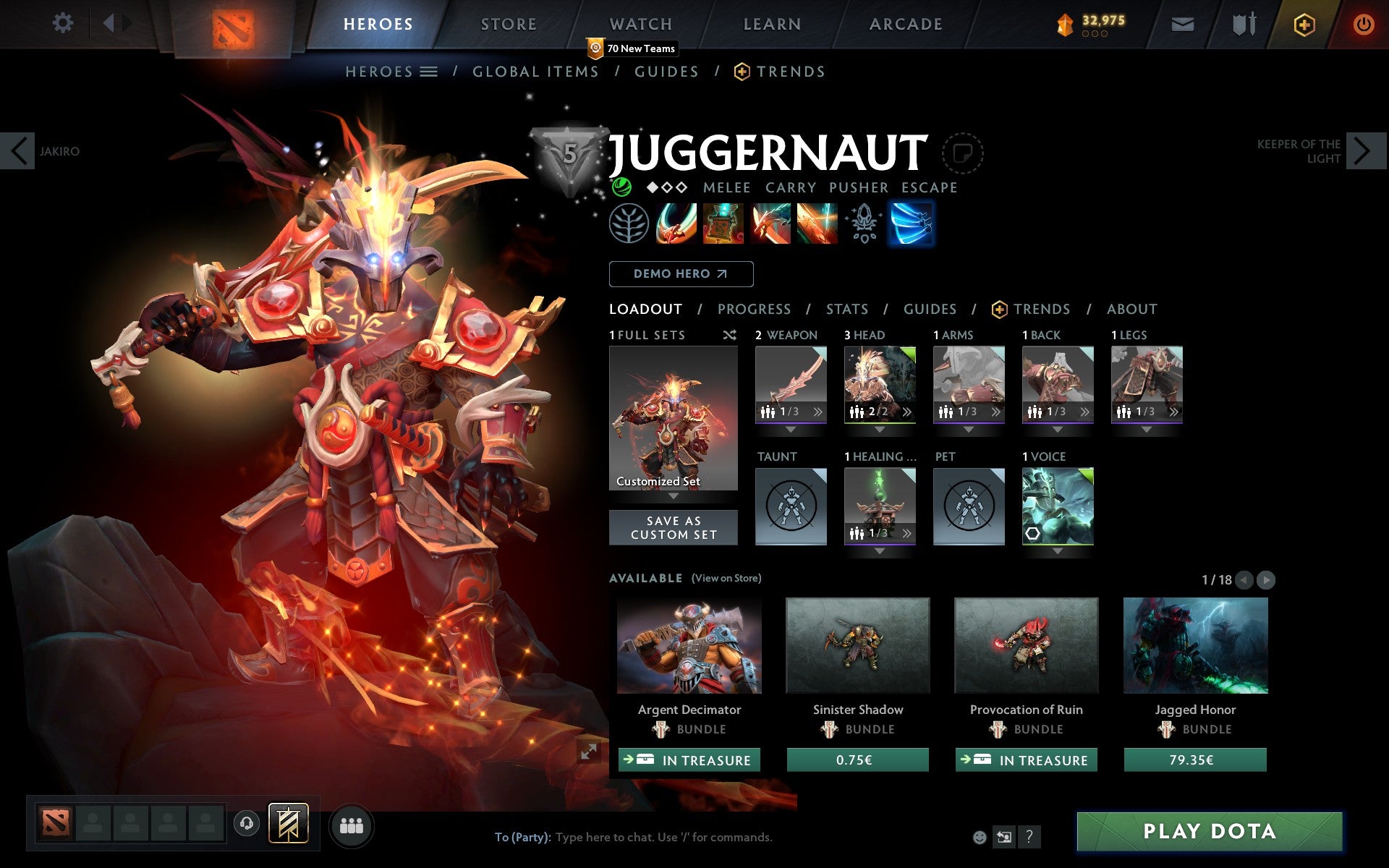Viewport: 1389px width, 868px height.
Task: Open the settings gear menu
Action: [x=64, y=23]
